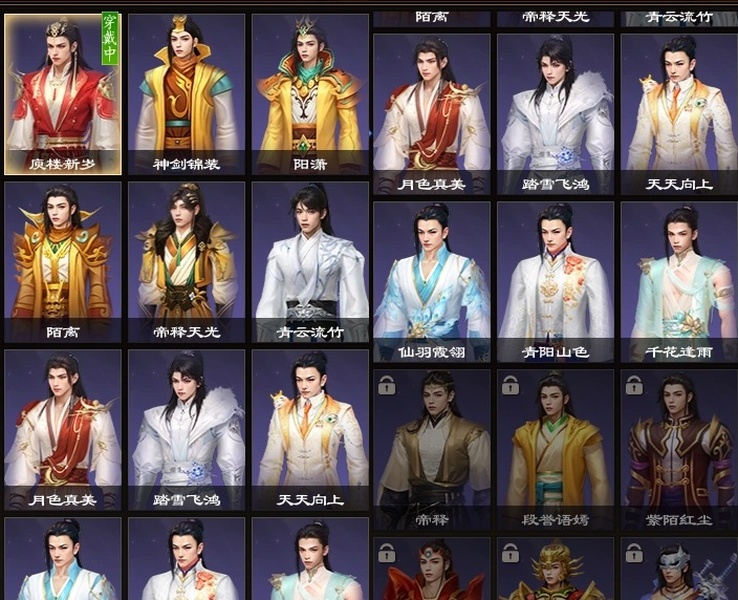Select the 庾楼新岁 red costume tile
This screenshot has width=738, height=600.
tap(63, 94)
